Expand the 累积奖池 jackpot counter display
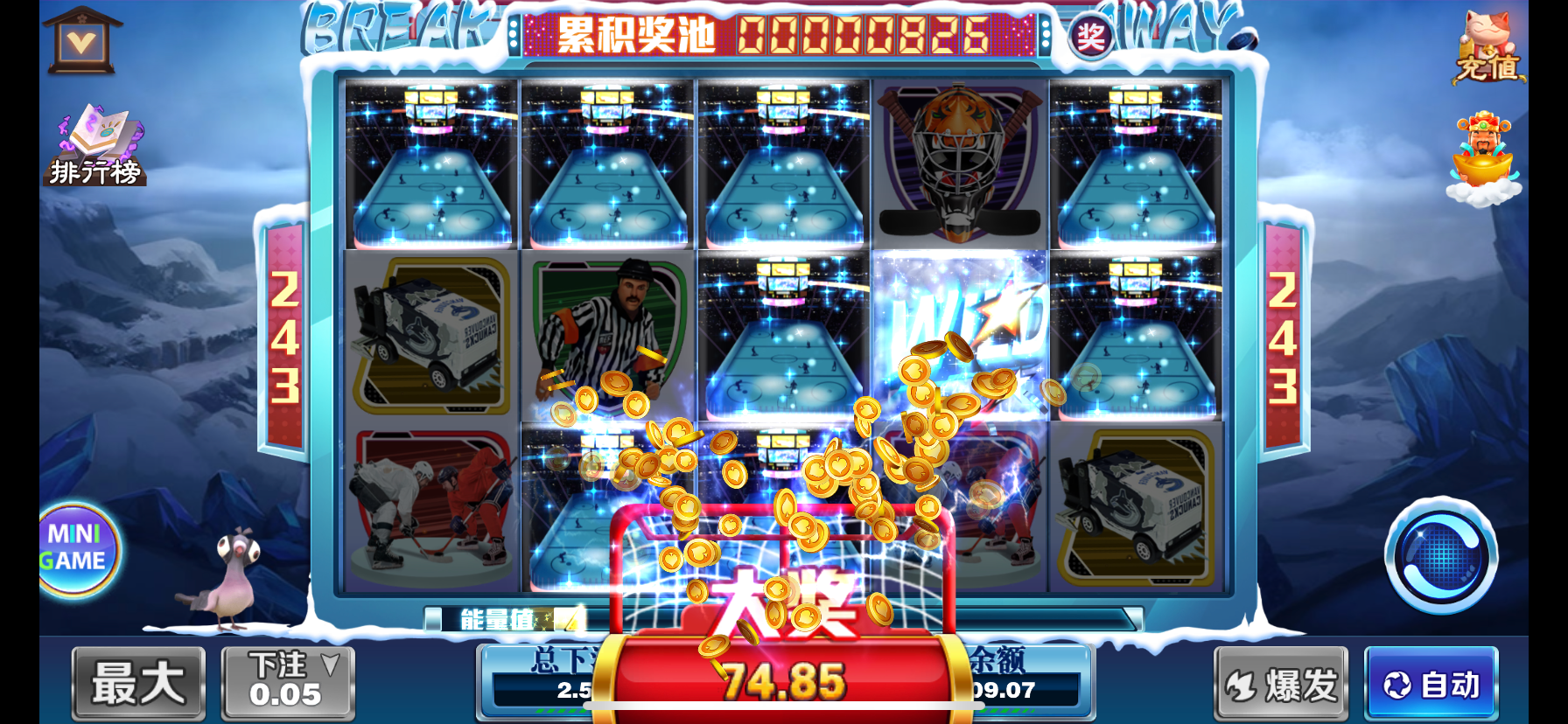1568x724 pixels. click(779, 37)
